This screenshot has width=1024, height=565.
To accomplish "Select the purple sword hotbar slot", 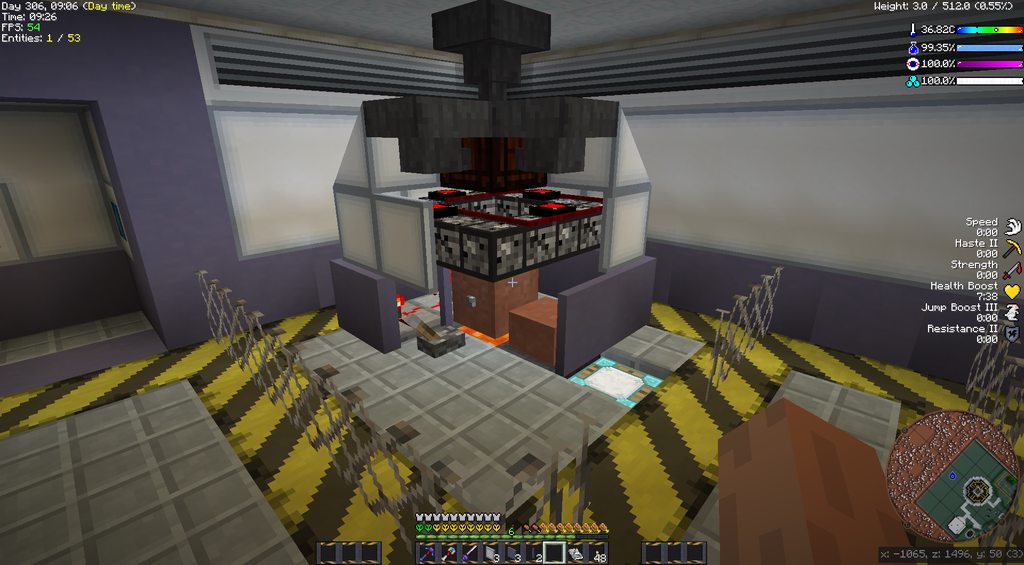I will click(469, 553).
